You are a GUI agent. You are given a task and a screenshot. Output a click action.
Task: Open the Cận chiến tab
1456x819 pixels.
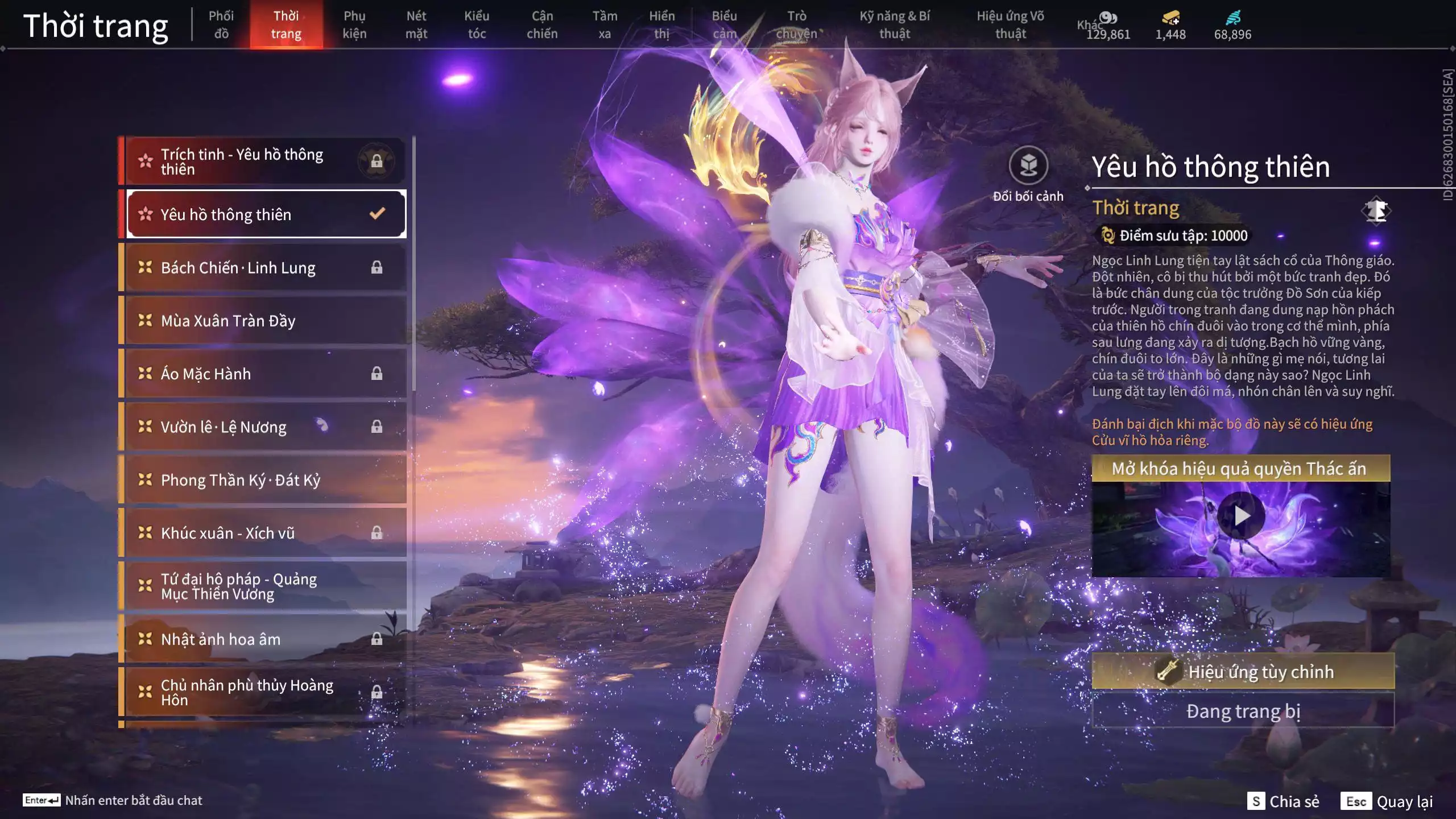tap(542, 24)
